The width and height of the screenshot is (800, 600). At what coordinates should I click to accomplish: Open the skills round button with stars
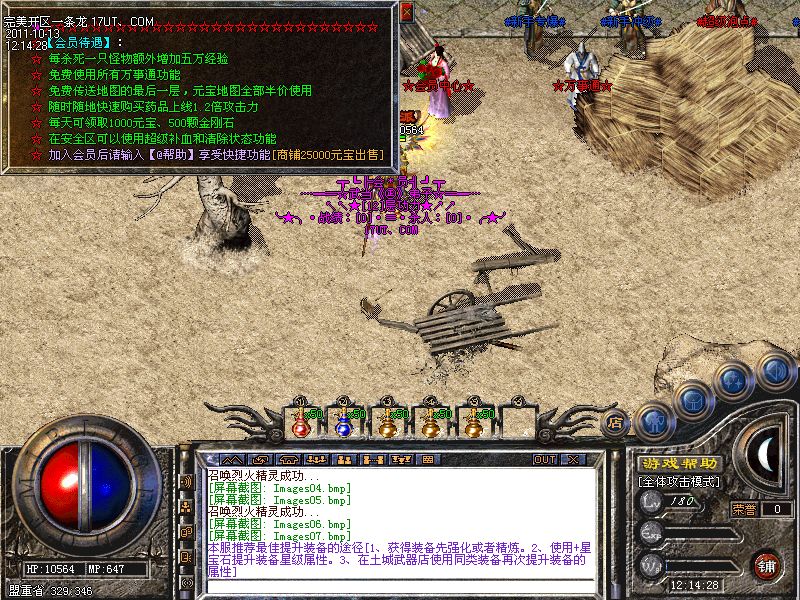[x=735, y=381]
